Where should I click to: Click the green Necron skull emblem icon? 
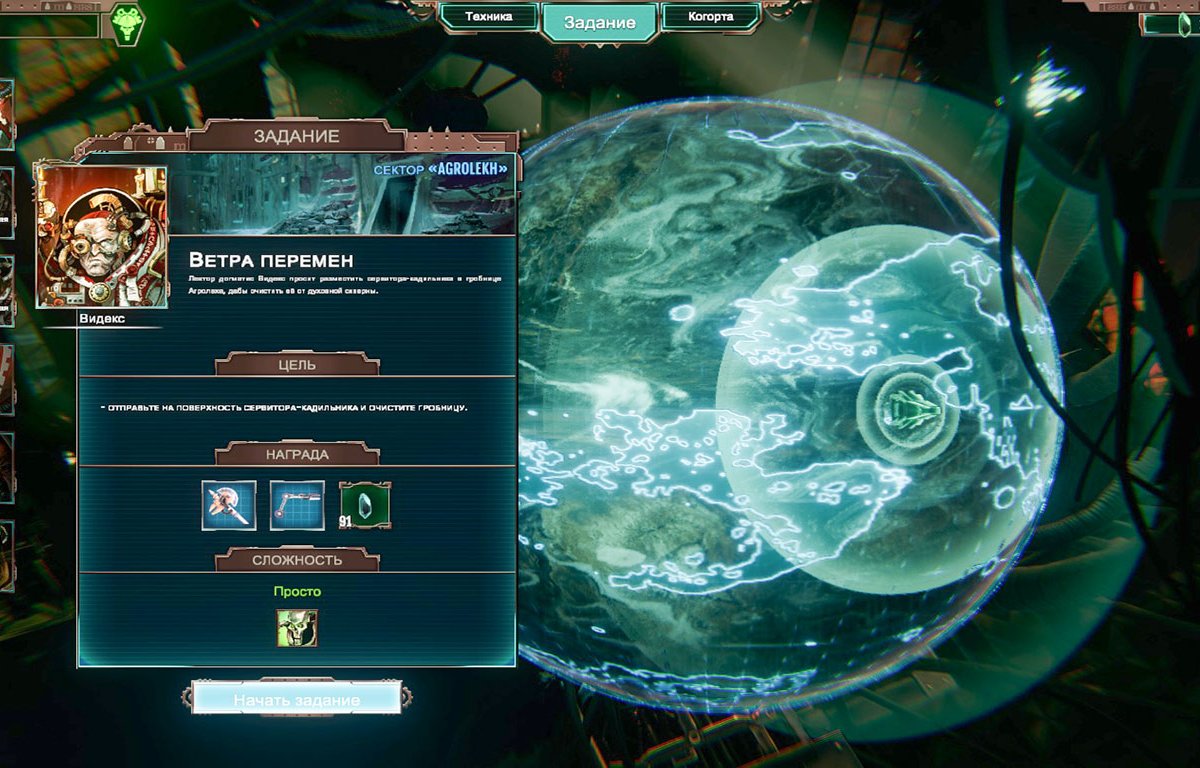pos(127,24)
